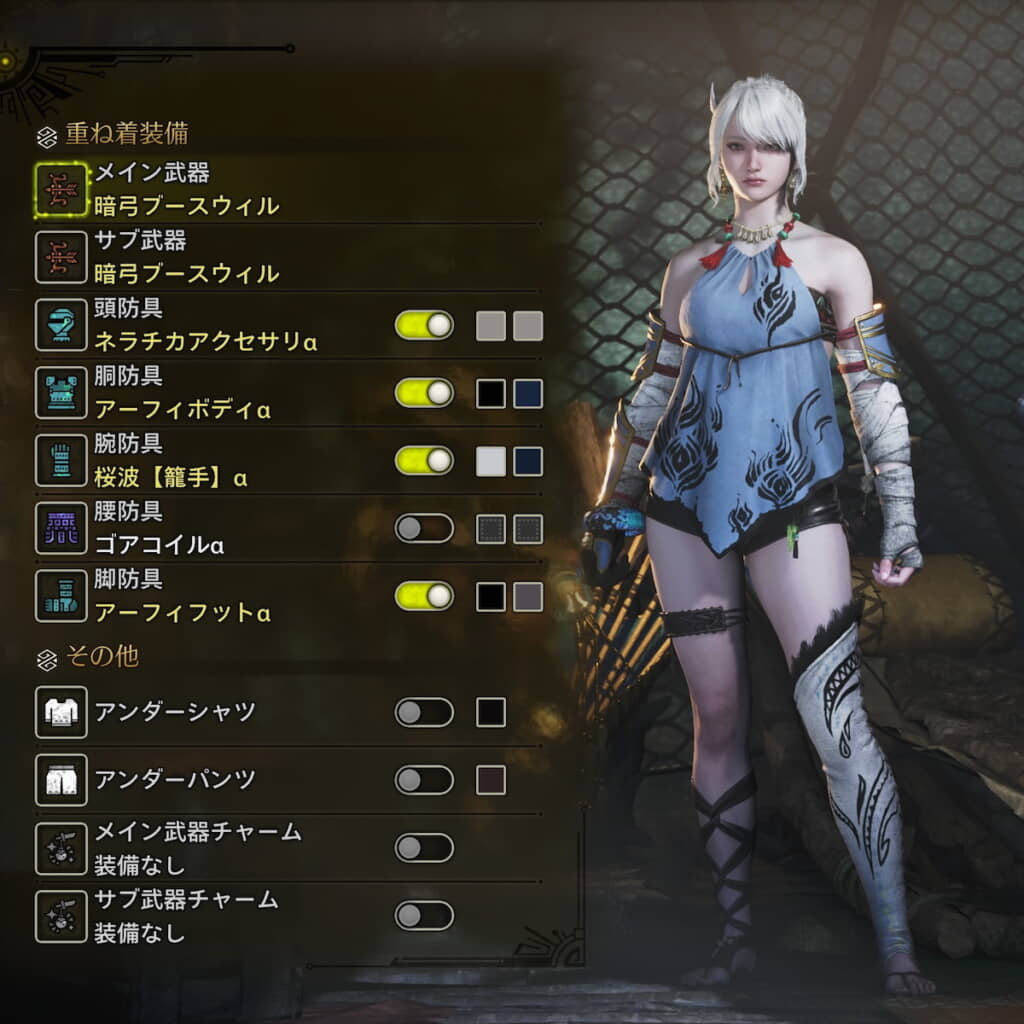Turn off the 桜波【籠手】α arm armor switch
1024x1024 pixels.
click(x=424, y=460)
